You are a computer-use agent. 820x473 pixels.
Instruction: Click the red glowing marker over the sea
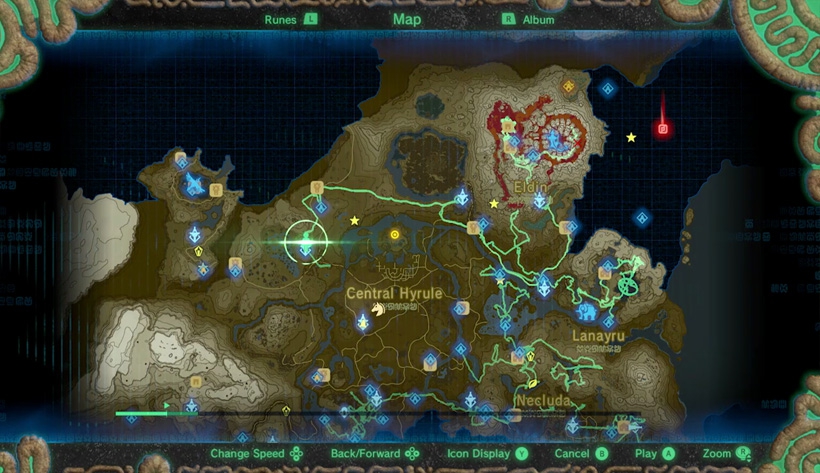click(x=661, y=128)
